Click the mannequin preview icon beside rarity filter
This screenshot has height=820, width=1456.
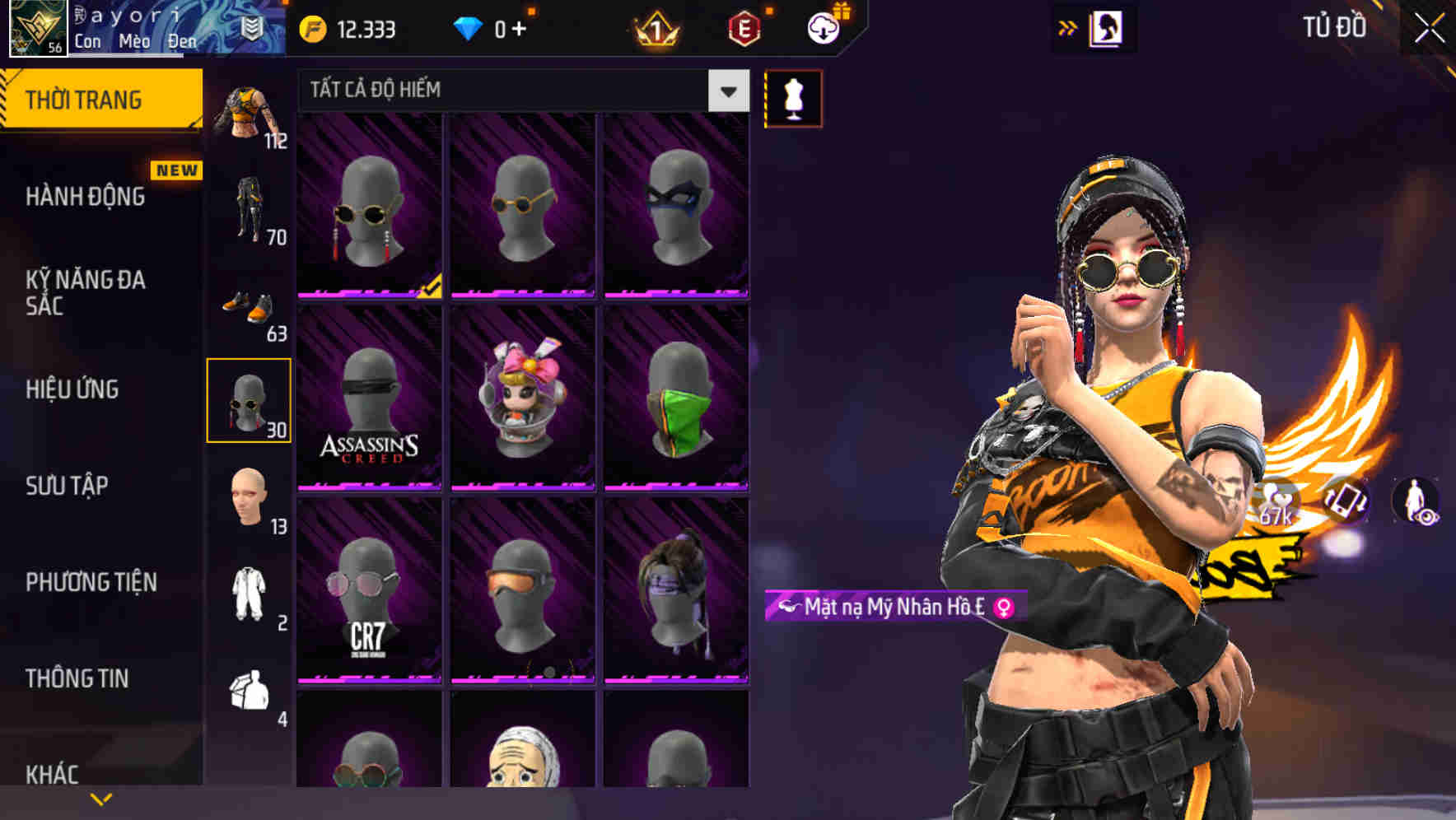click(x=793, y=97)
